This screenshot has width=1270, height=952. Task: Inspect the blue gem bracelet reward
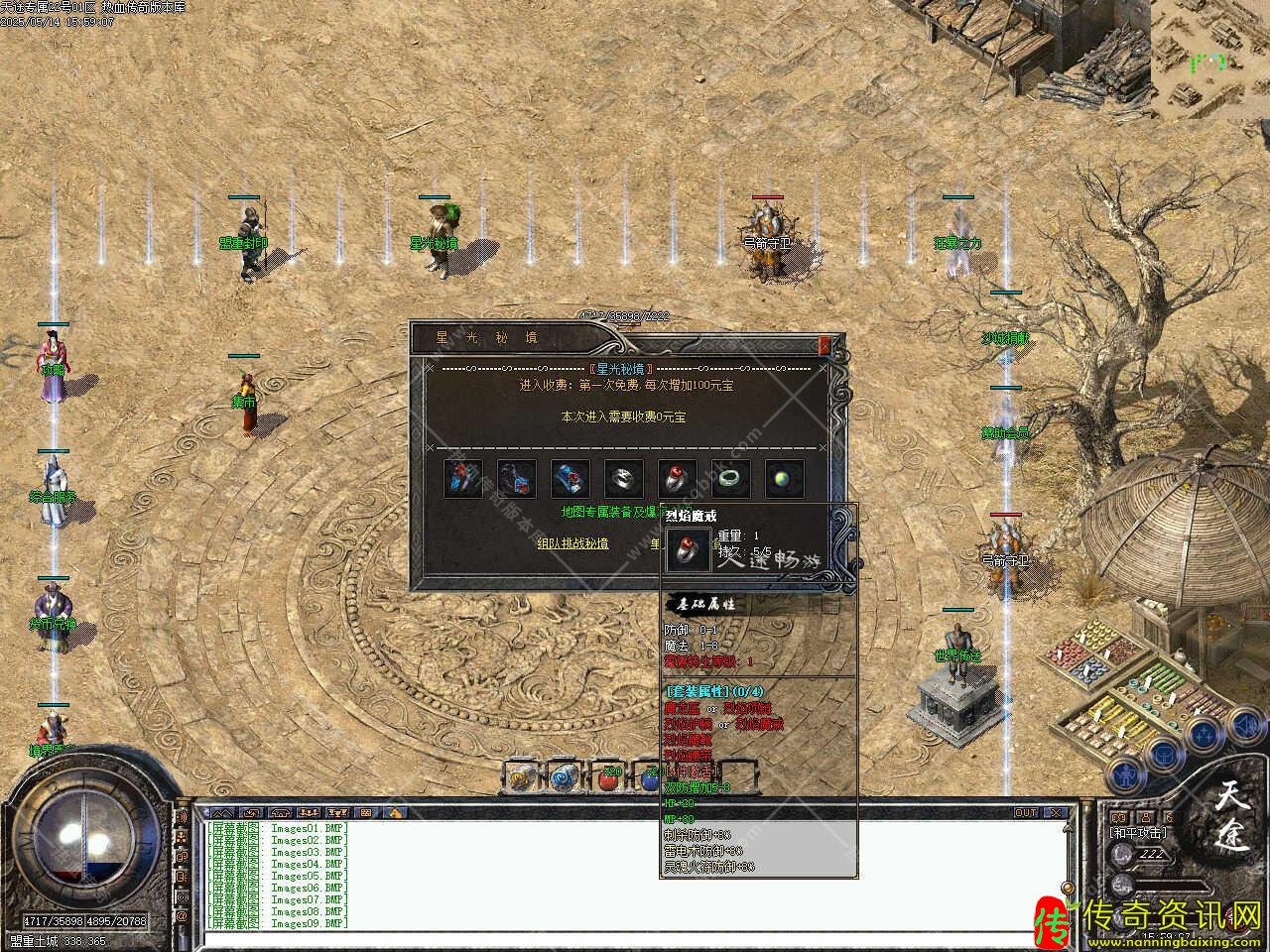[570, 479]
